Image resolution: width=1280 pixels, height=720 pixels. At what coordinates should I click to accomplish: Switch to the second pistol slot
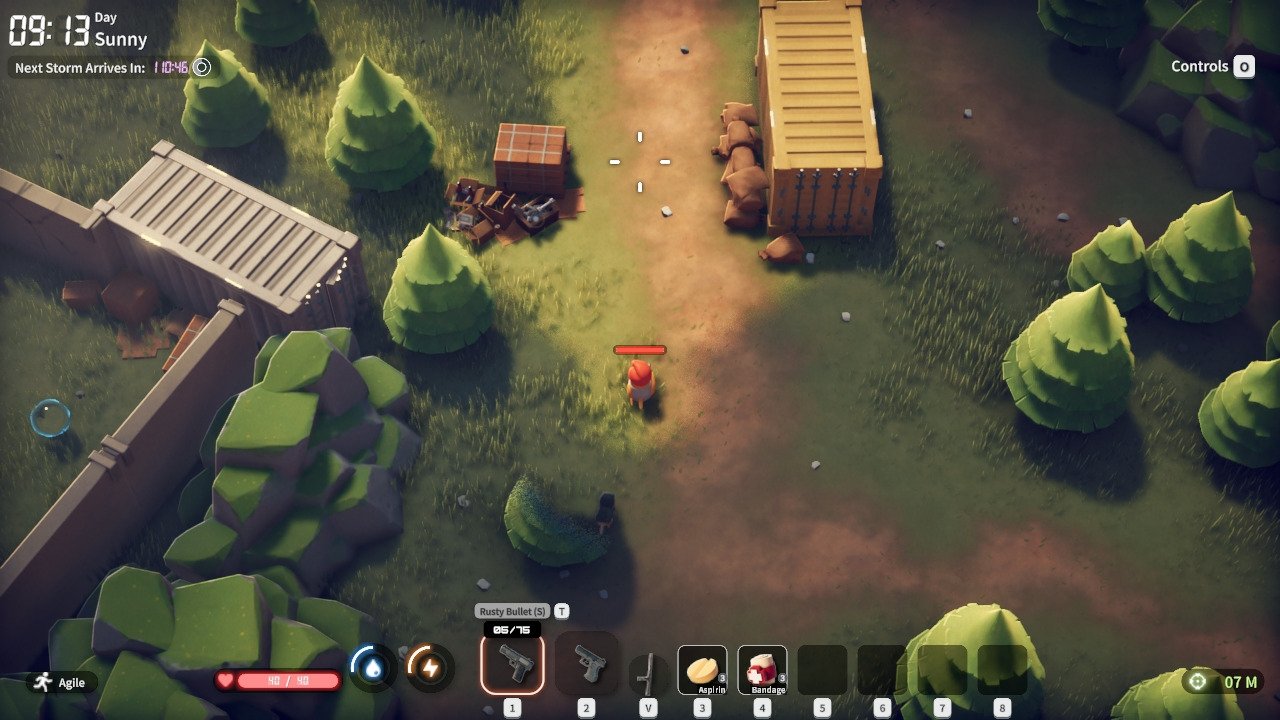[x=587, y=664]
